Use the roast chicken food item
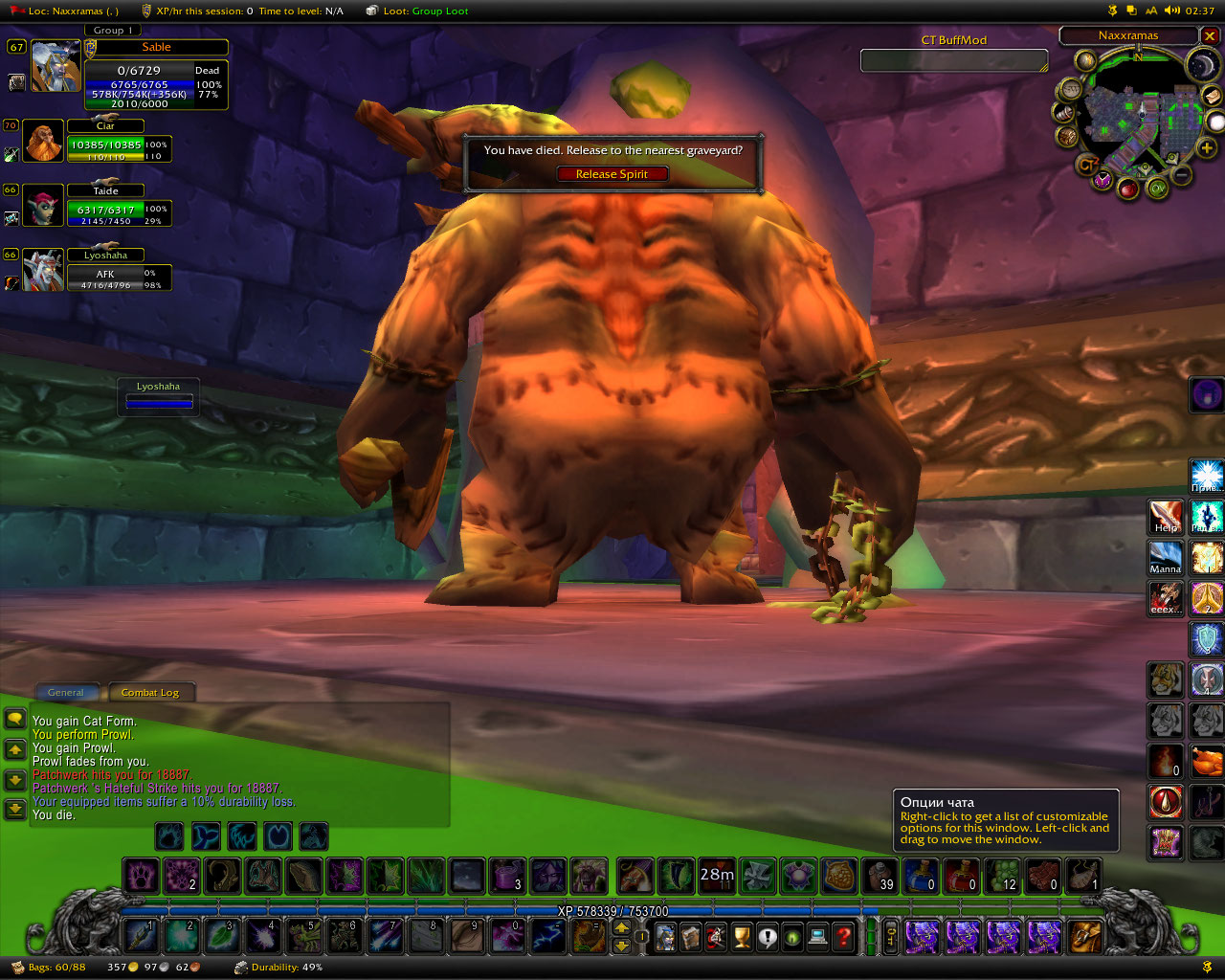This screenshot has width=1225, height=980. (x=1207, y=762)
